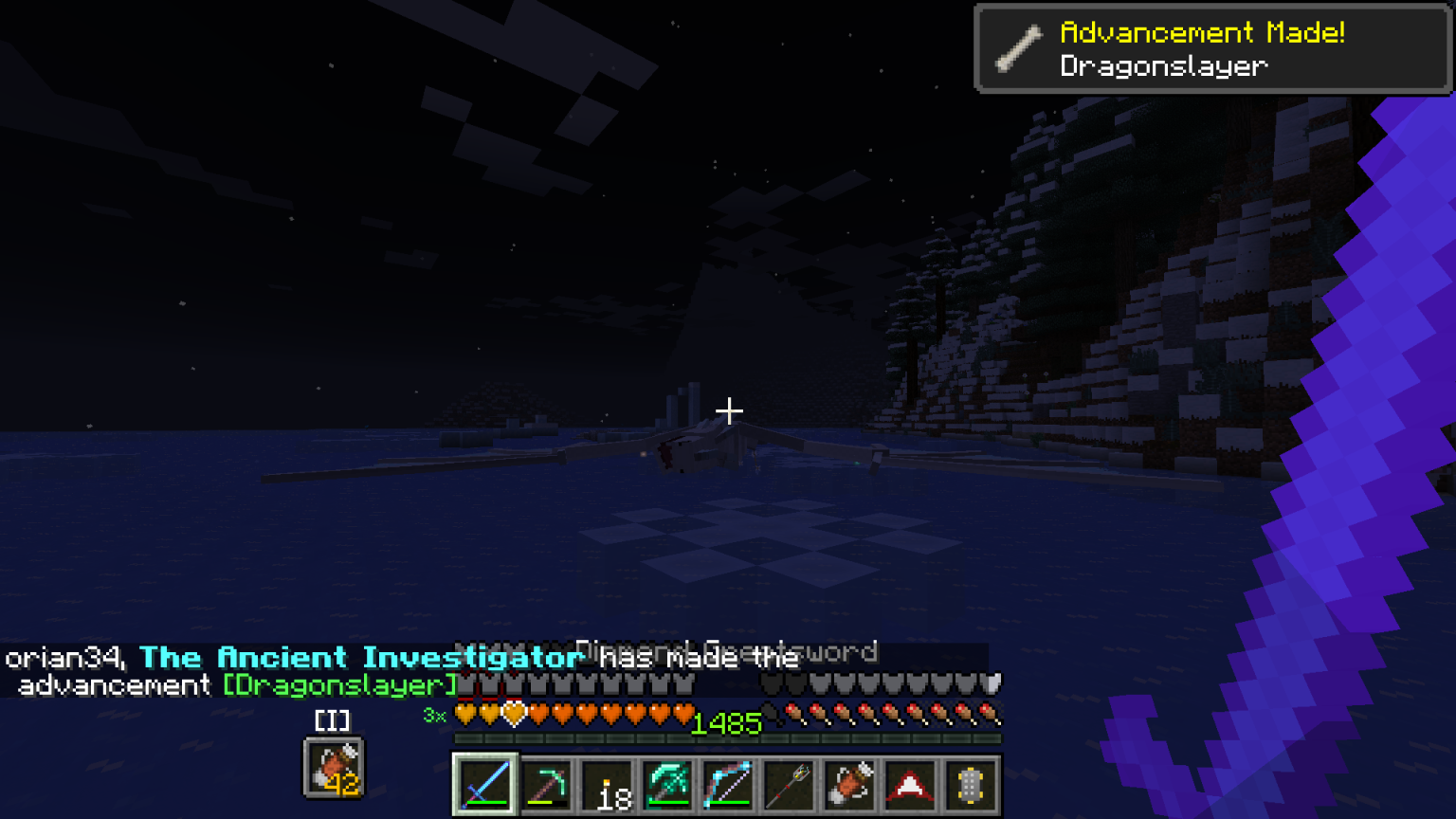This screenshot has width=1456, height=819.
Task: Dismiss the Advancement Made popup
Action: tap(1211, 47)
